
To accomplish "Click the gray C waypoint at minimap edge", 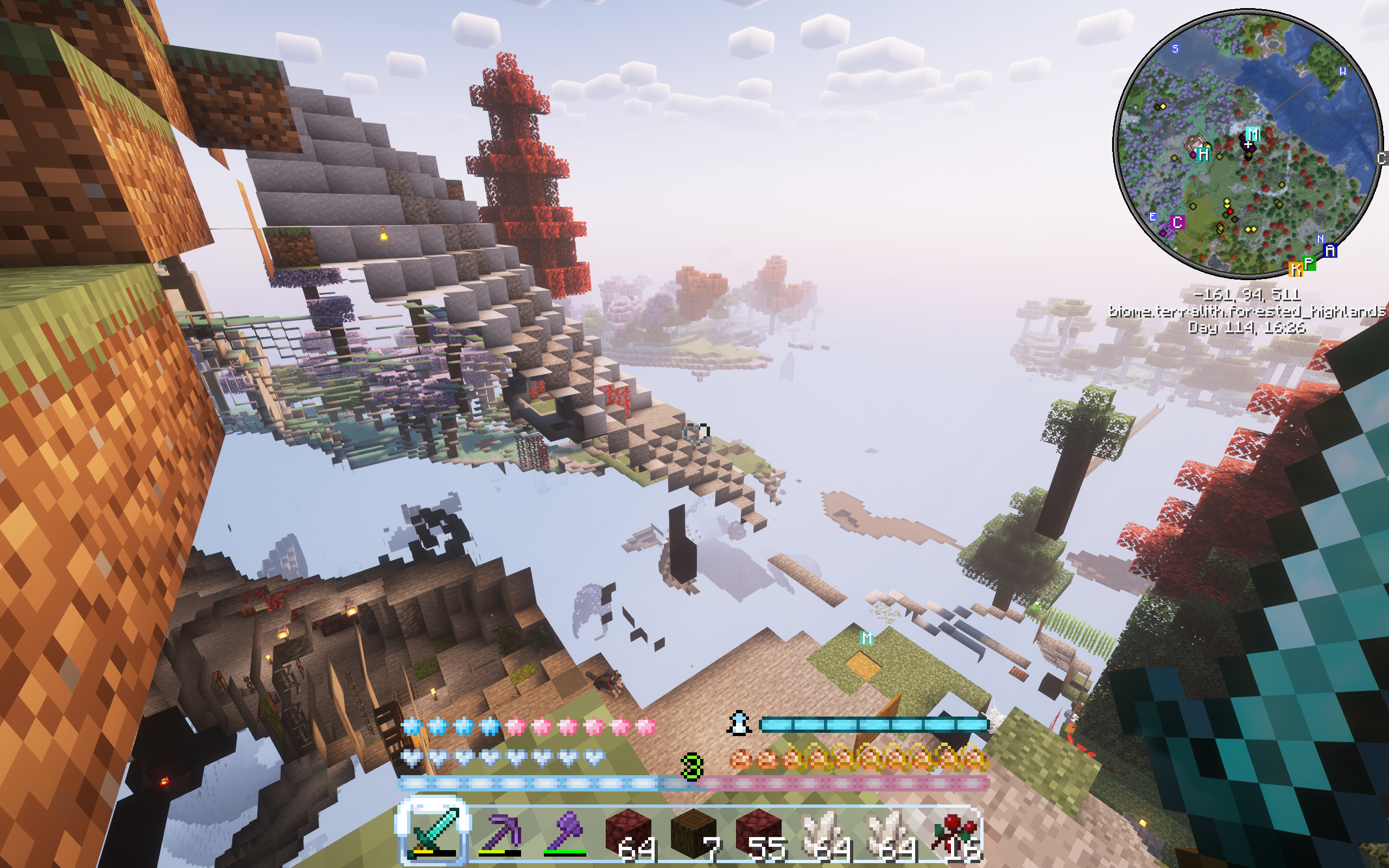I will click(1382, 159).
